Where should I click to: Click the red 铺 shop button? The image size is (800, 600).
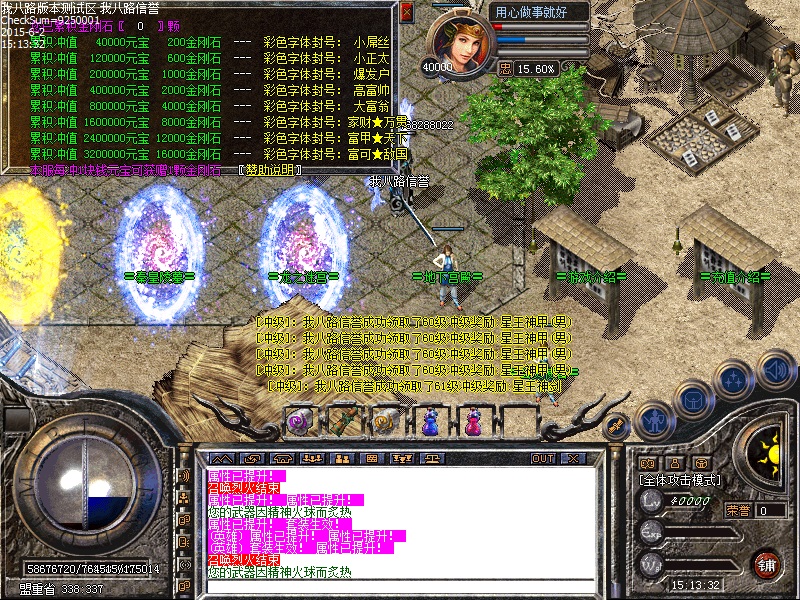tap(766, 563)
